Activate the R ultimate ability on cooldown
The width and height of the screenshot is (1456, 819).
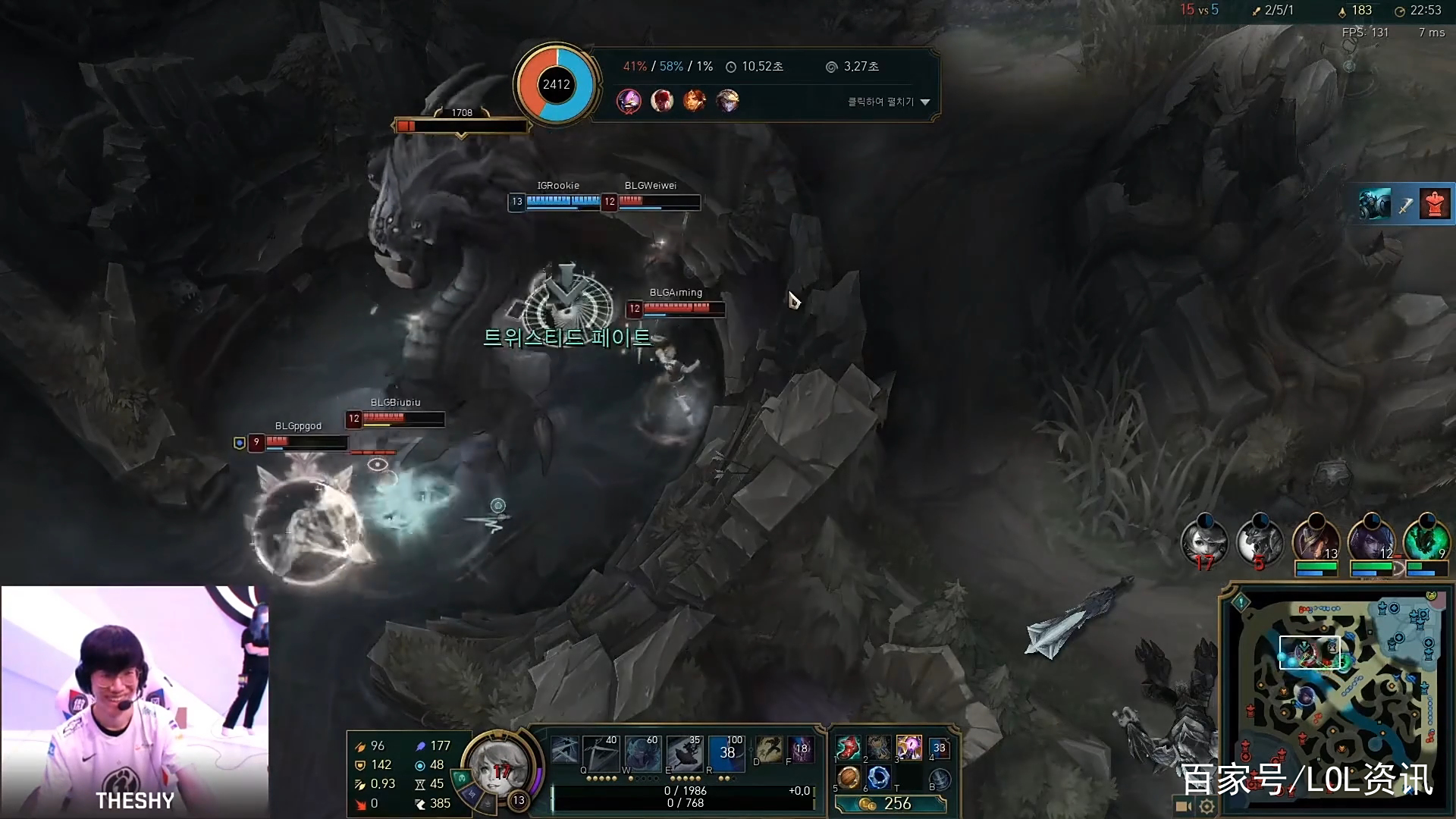click(726, 752)
